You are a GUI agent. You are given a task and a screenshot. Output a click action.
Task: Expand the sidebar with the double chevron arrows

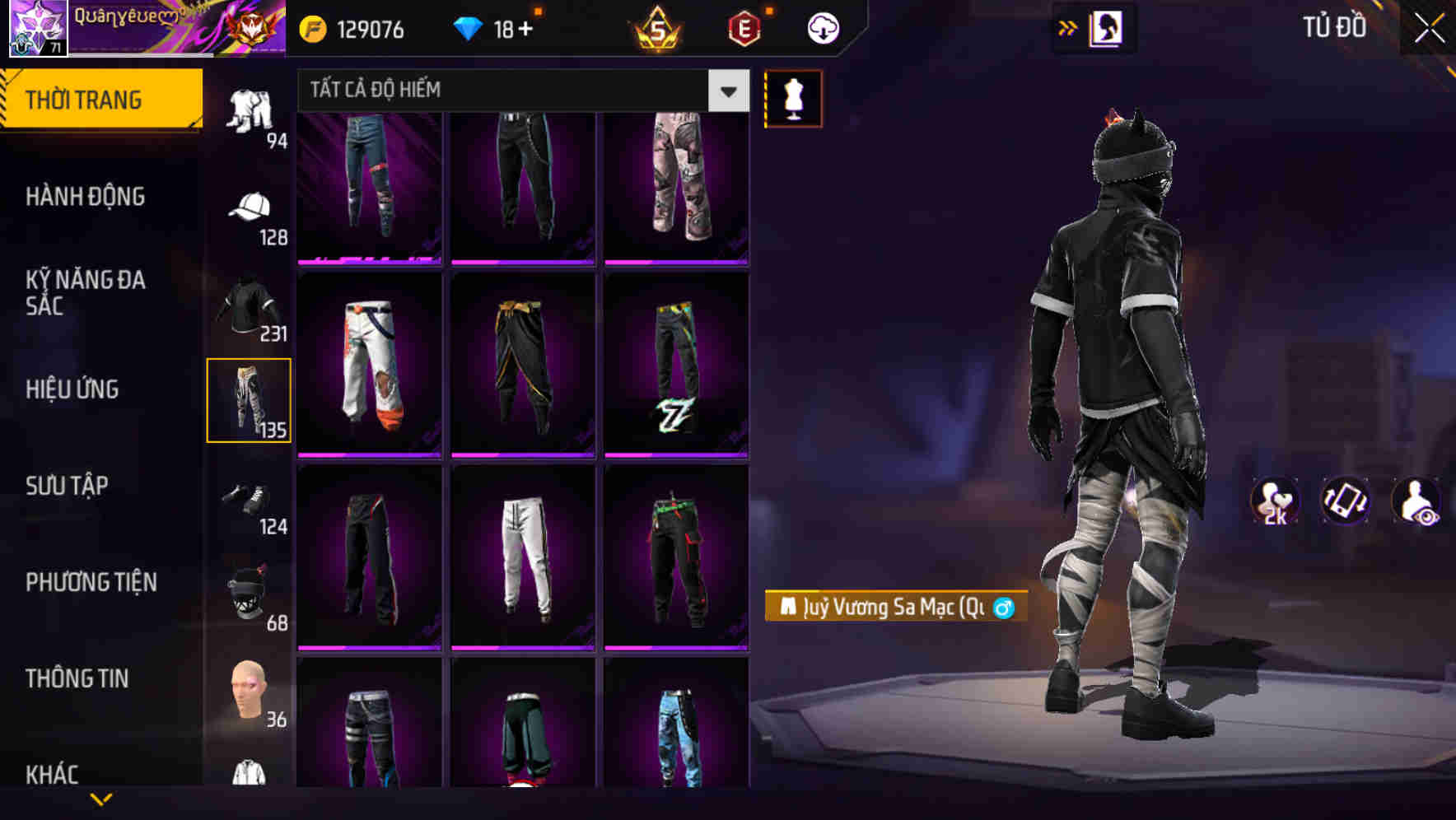pos(1068,27)
